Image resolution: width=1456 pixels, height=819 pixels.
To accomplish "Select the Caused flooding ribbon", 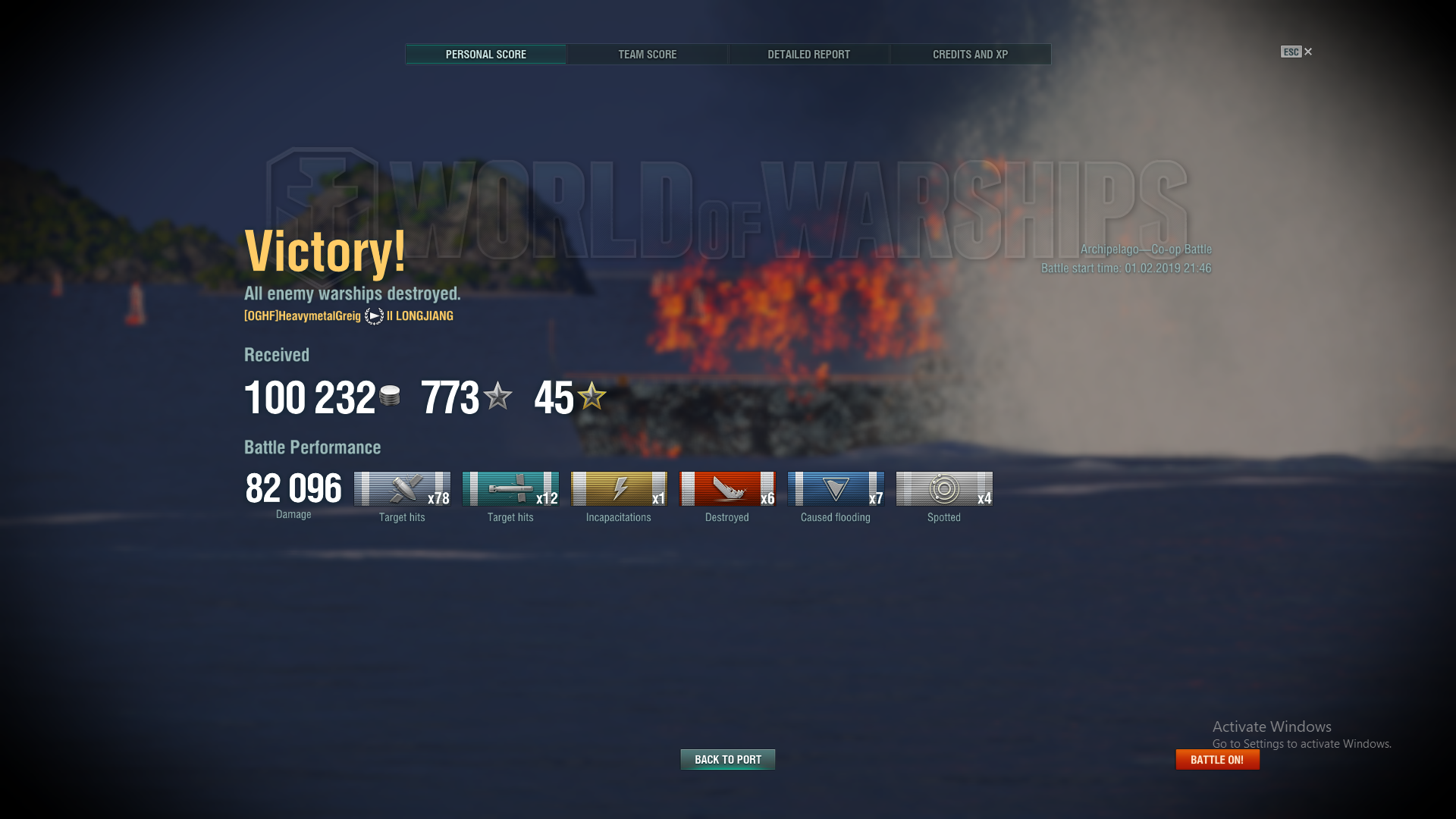I will pyautogui.click(x=835, y=489).
